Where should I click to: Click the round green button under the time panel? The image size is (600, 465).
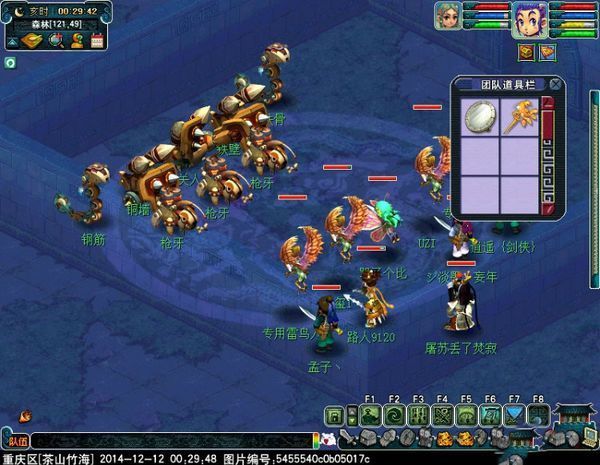click(9, 62)
